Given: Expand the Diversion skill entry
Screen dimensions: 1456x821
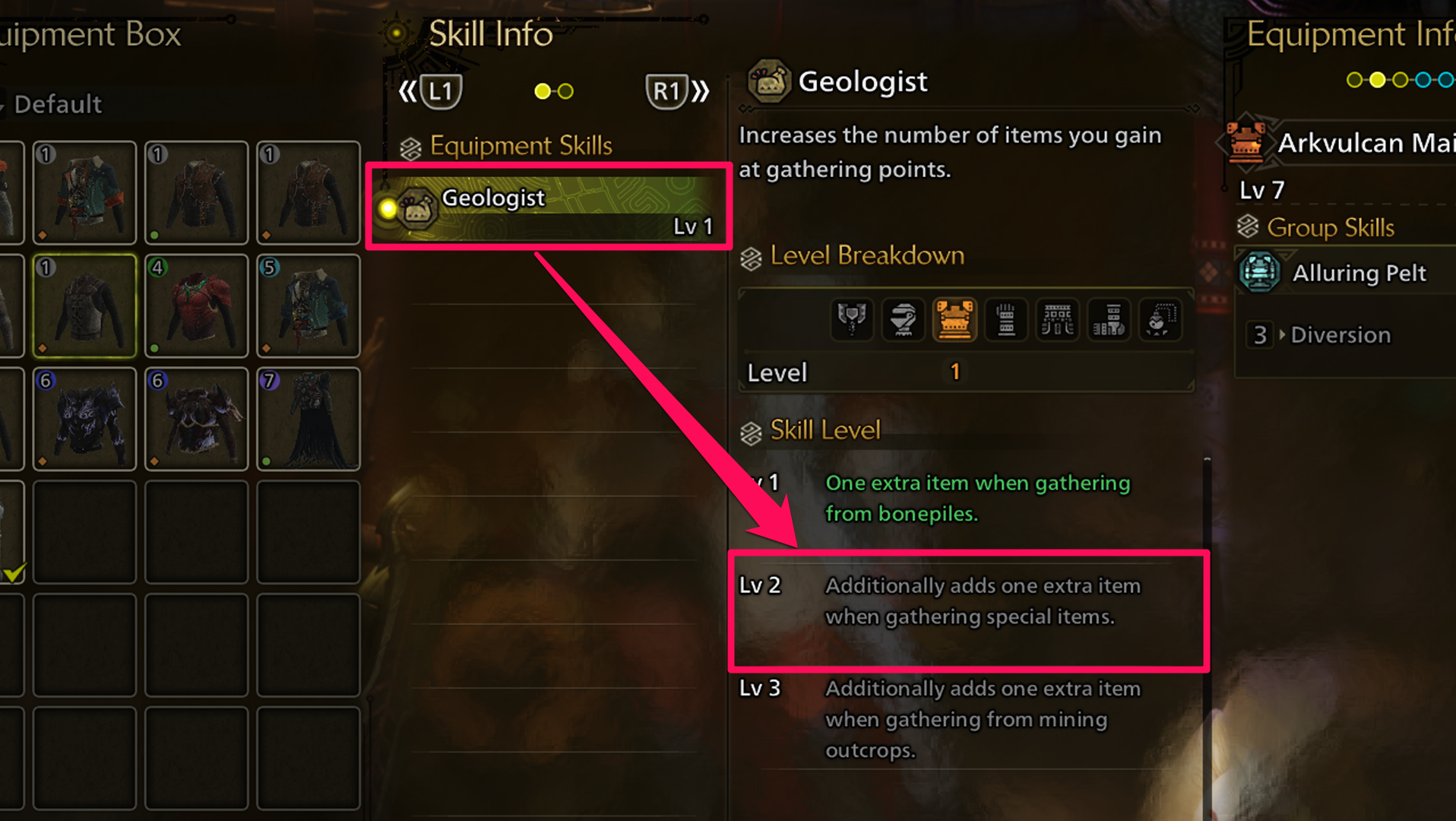Looking at the screenshot, I should pos(1340,334).
